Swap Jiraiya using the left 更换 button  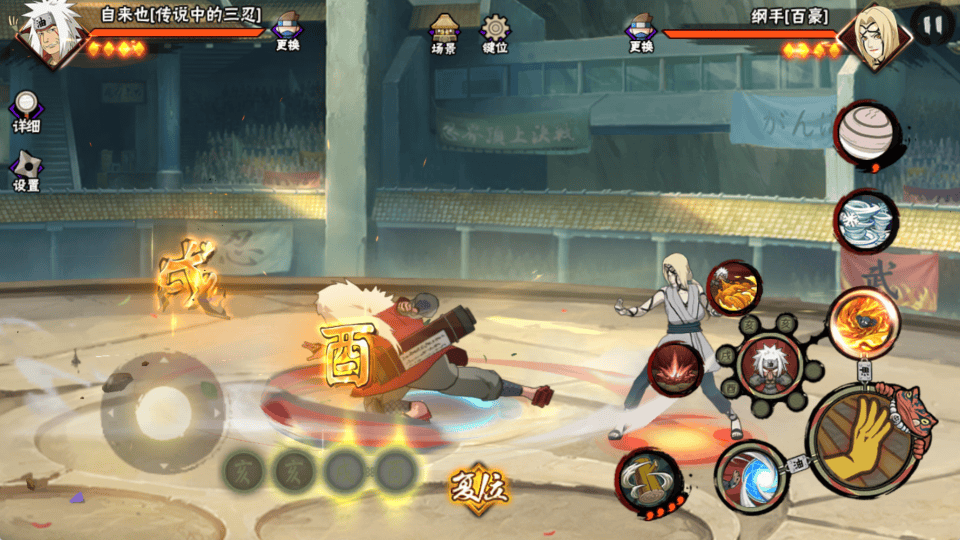[x=287, y=33]
